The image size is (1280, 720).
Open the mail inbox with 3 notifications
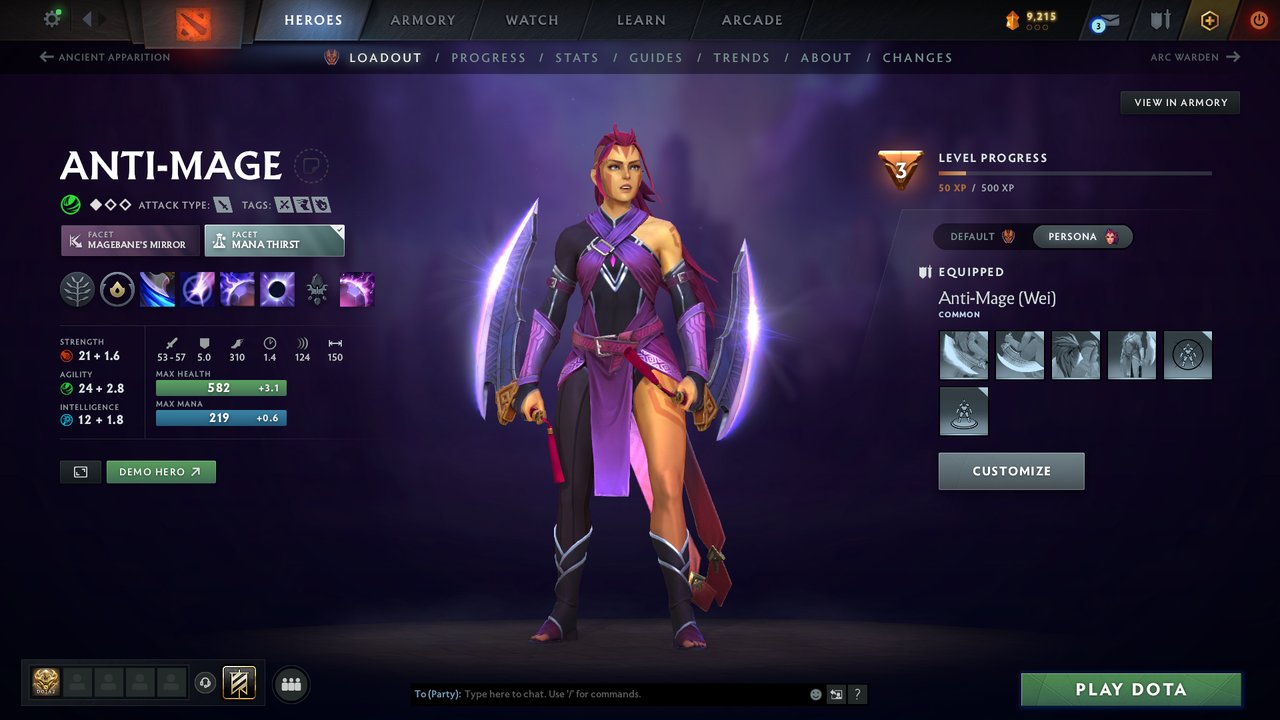pyautogui.click(x=1103, y=20)
